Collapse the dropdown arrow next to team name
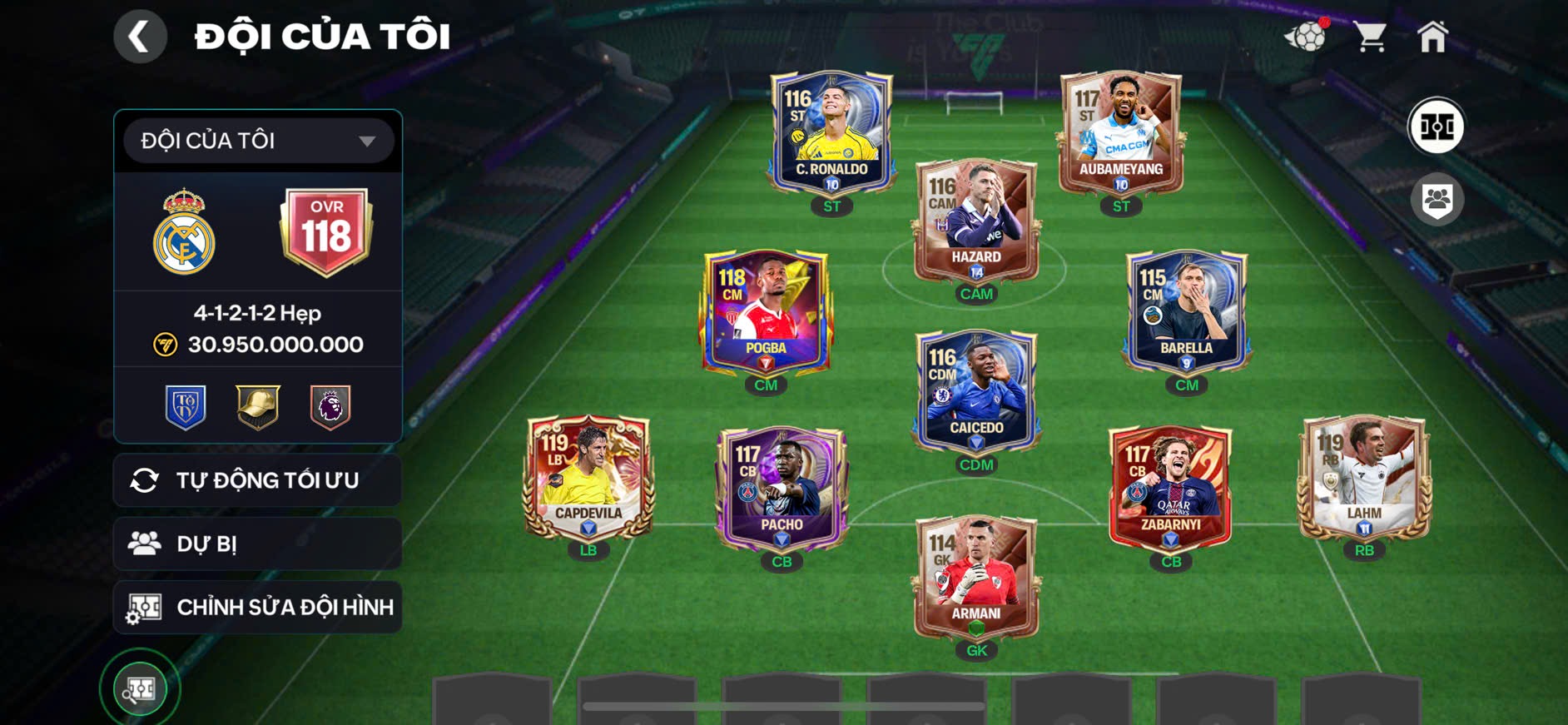Screen dimensions: 1568x725 (x=367, y=141)
